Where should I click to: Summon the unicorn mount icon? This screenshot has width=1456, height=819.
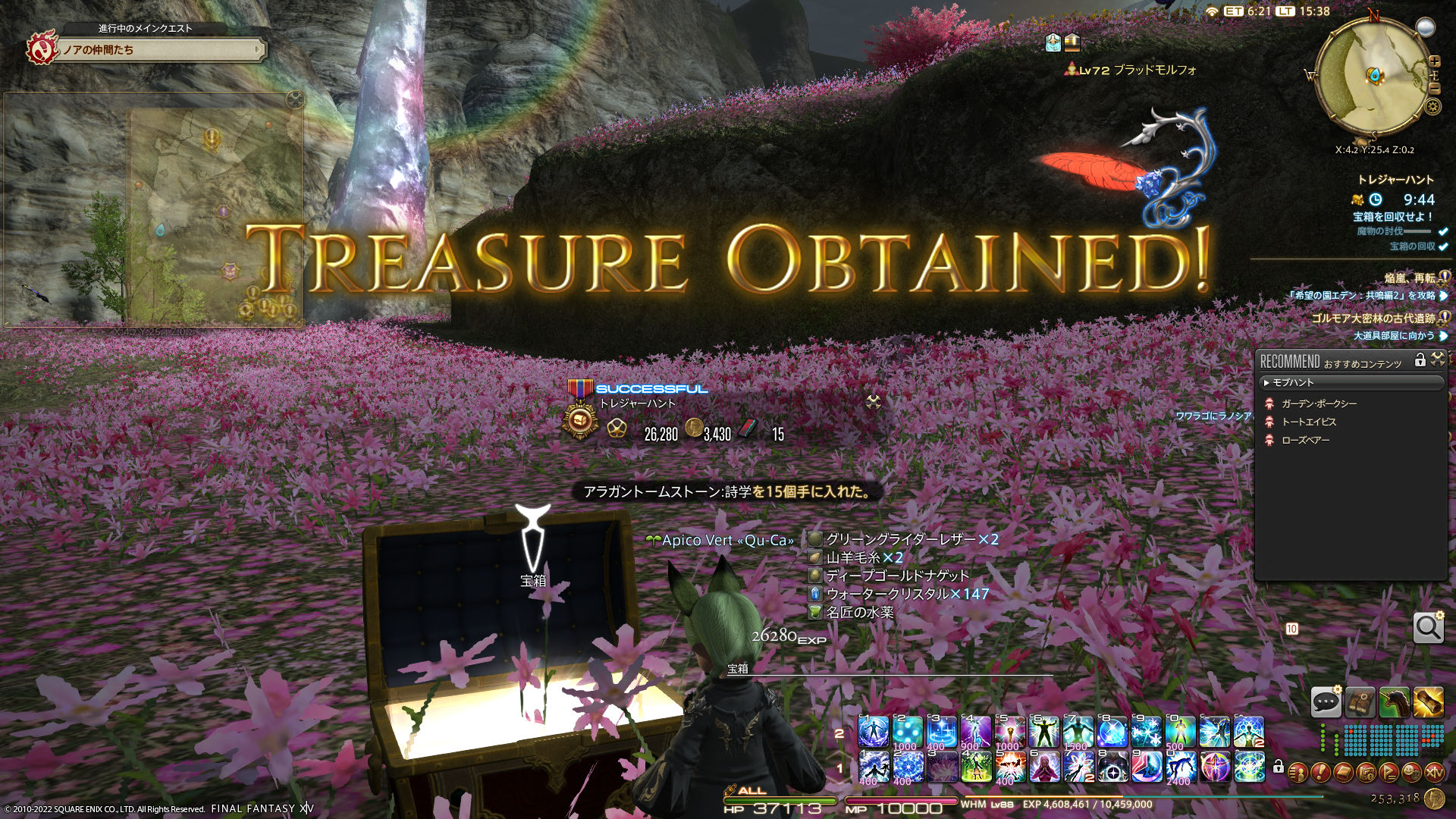tap(1394, 702)
